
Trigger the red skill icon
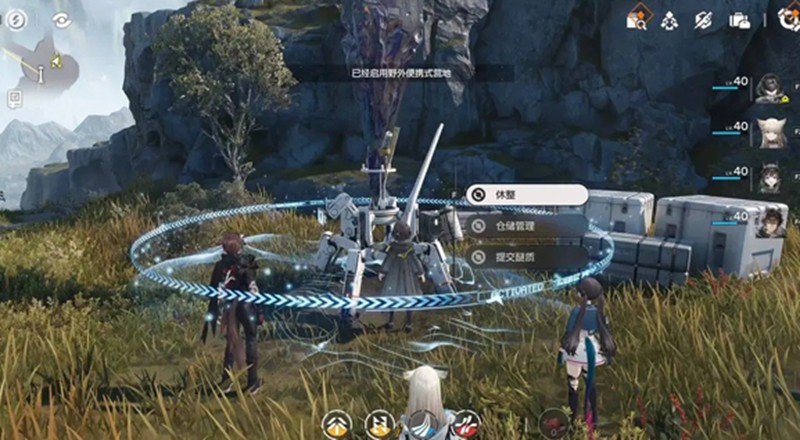(x=465, y=424)
